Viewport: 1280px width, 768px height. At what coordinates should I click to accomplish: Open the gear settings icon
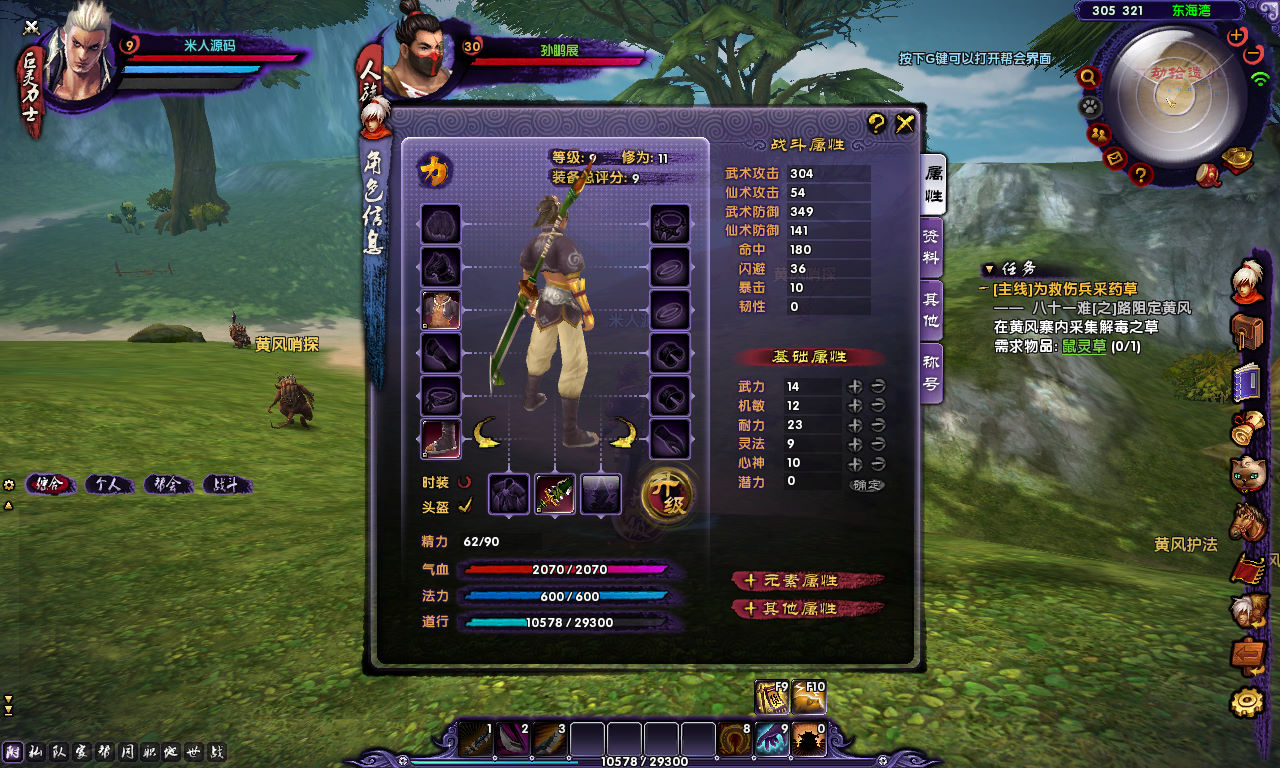(1247, 702)
